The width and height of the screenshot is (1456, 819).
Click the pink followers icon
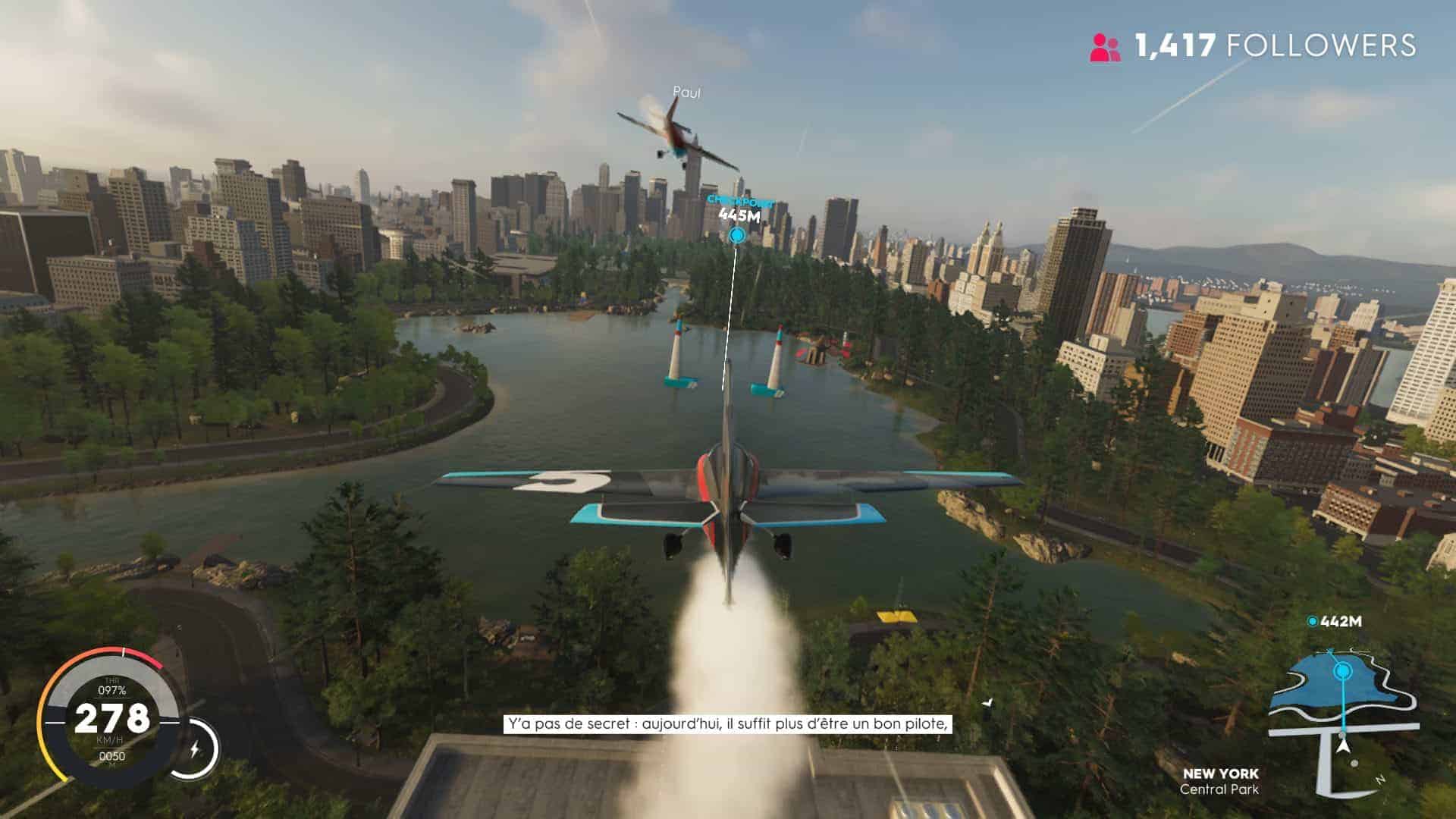click(x=1105, y=47)
